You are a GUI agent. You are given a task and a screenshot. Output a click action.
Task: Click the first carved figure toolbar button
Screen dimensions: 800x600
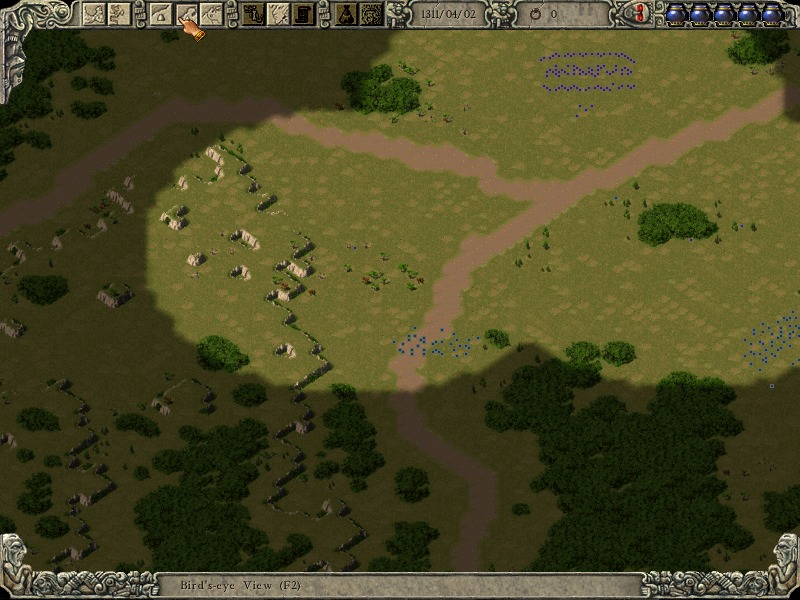pos(93,13)
